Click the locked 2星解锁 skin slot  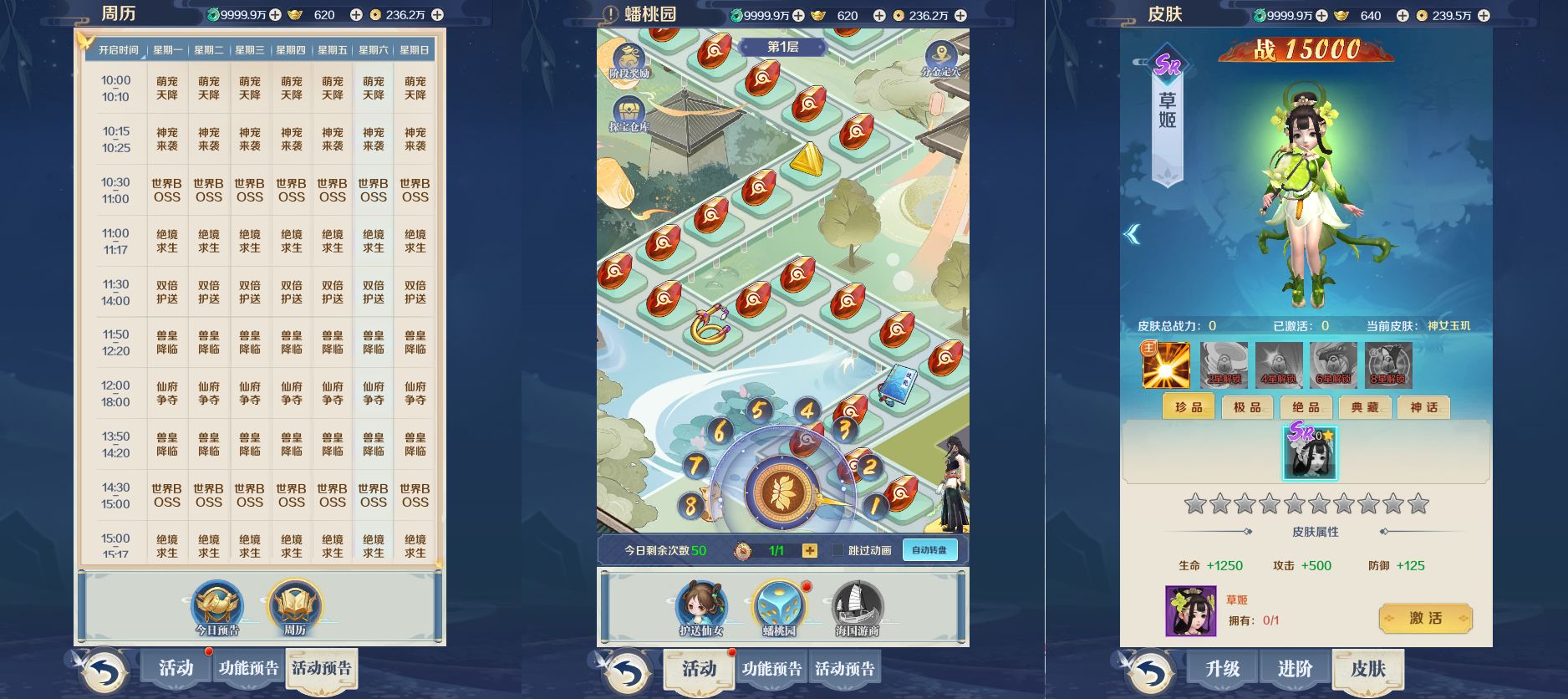coord(1224,362)
